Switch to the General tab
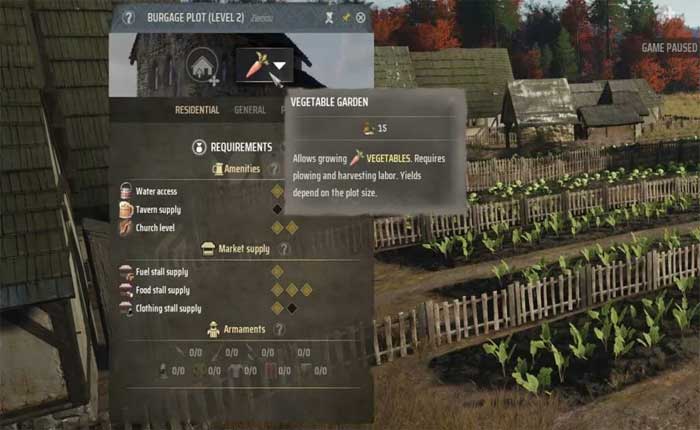Image resolution: width=700 pixels, height=430 pixels. click(250, 110)
